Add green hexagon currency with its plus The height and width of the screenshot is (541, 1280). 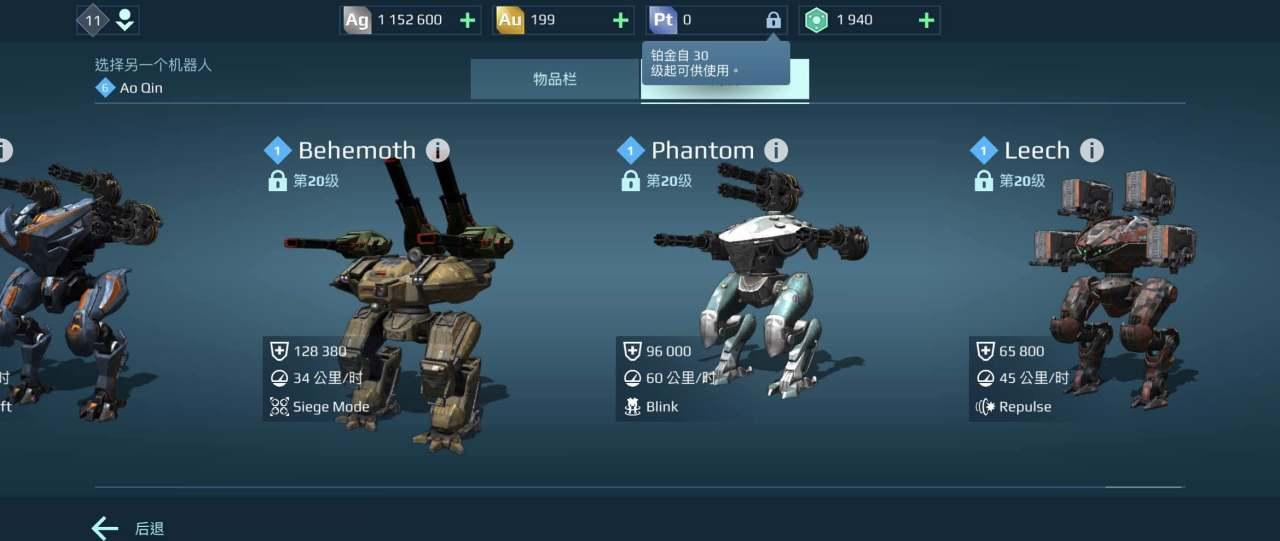click(x=926, y=20)
